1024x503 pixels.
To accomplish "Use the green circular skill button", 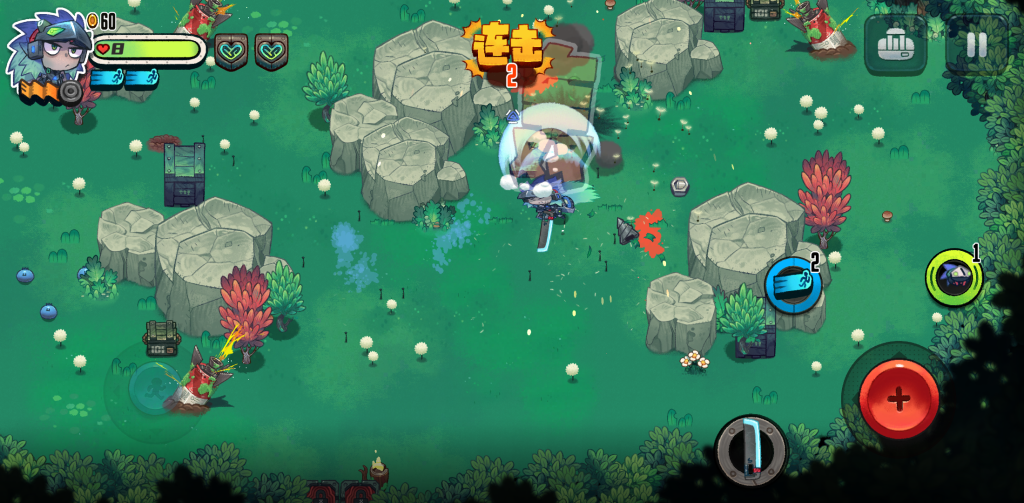I will pyautogui.click(x=953, y=277).
